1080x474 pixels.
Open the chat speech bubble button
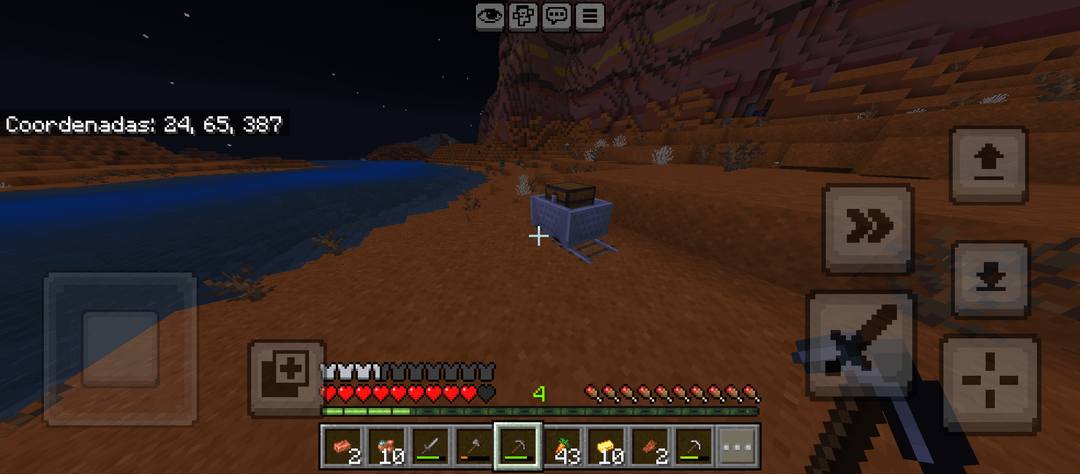557,16
